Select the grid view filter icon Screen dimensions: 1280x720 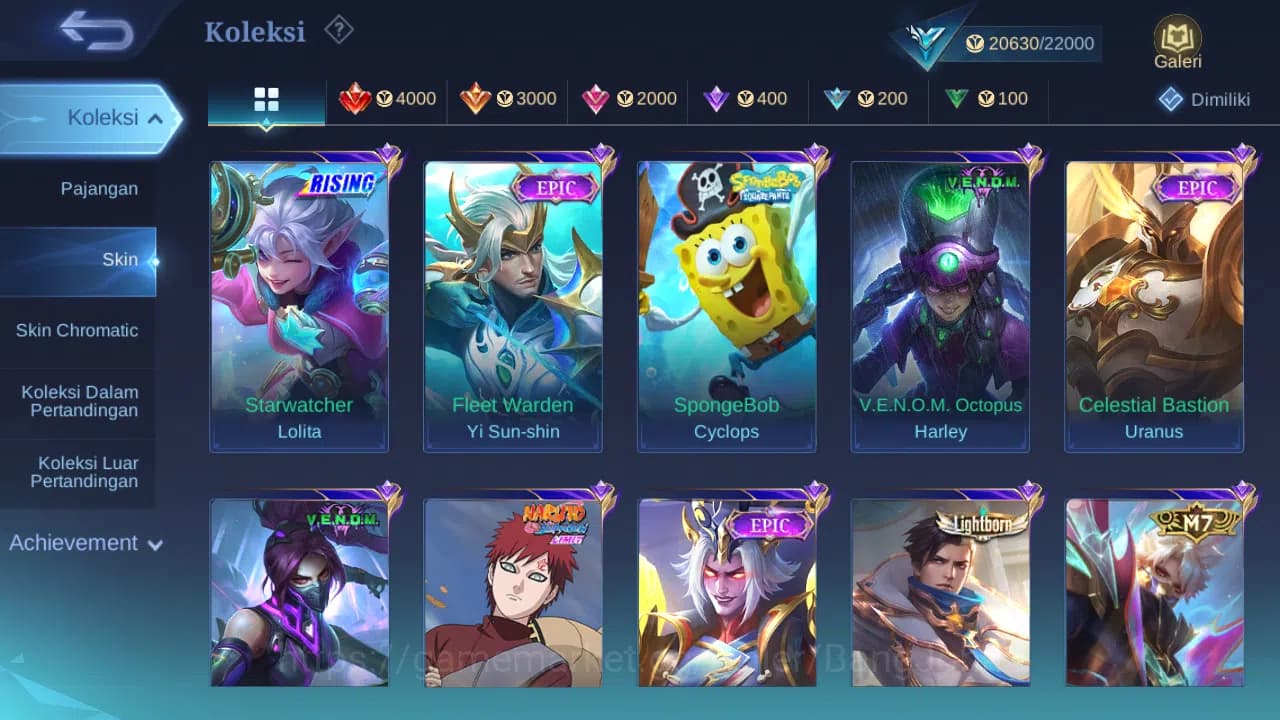(265, 99)
